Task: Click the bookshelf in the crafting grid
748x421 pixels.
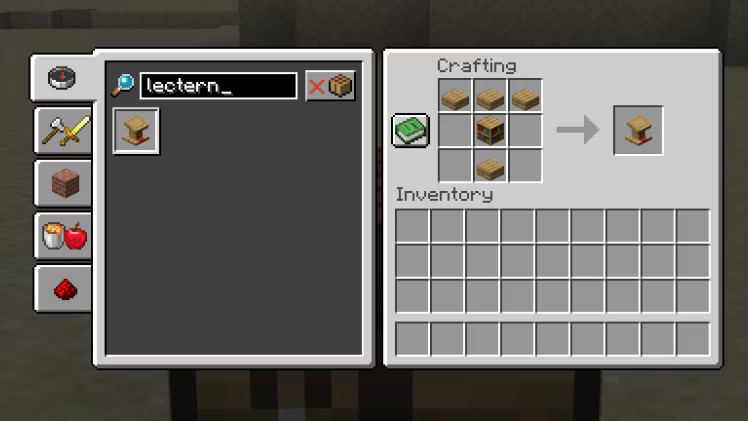Action: 490,130
